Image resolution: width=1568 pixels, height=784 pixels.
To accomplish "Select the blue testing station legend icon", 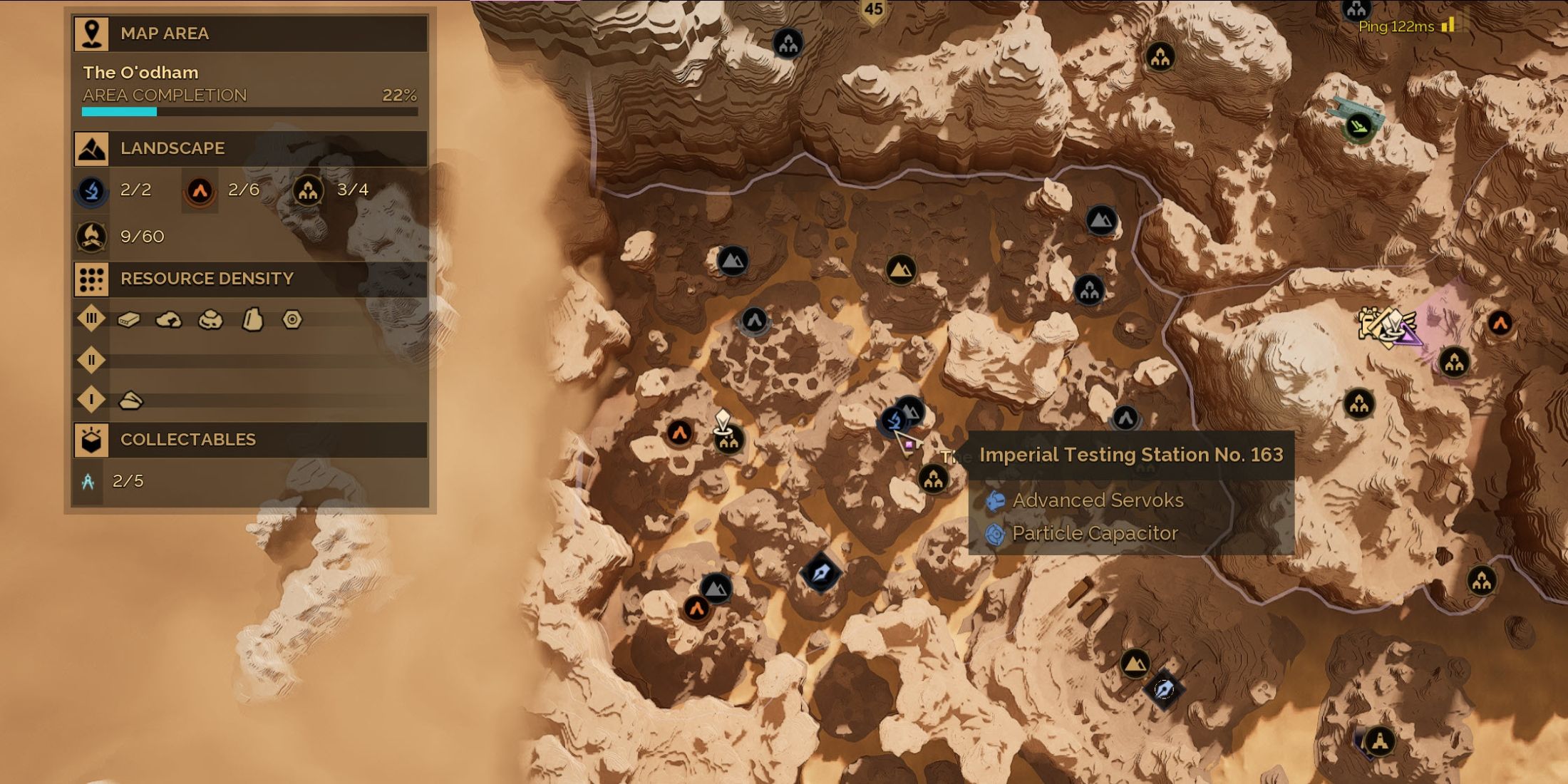I will [92, 190].
